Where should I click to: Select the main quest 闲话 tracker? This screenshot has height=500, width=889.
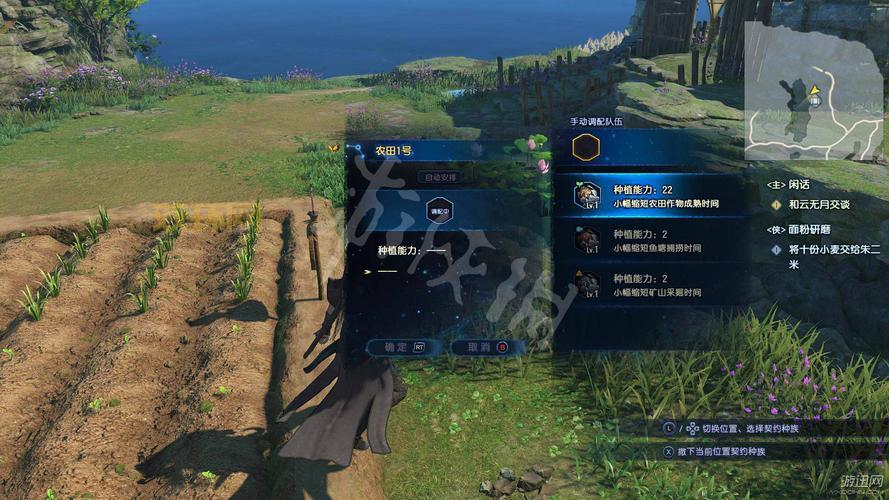pos(800,185)
